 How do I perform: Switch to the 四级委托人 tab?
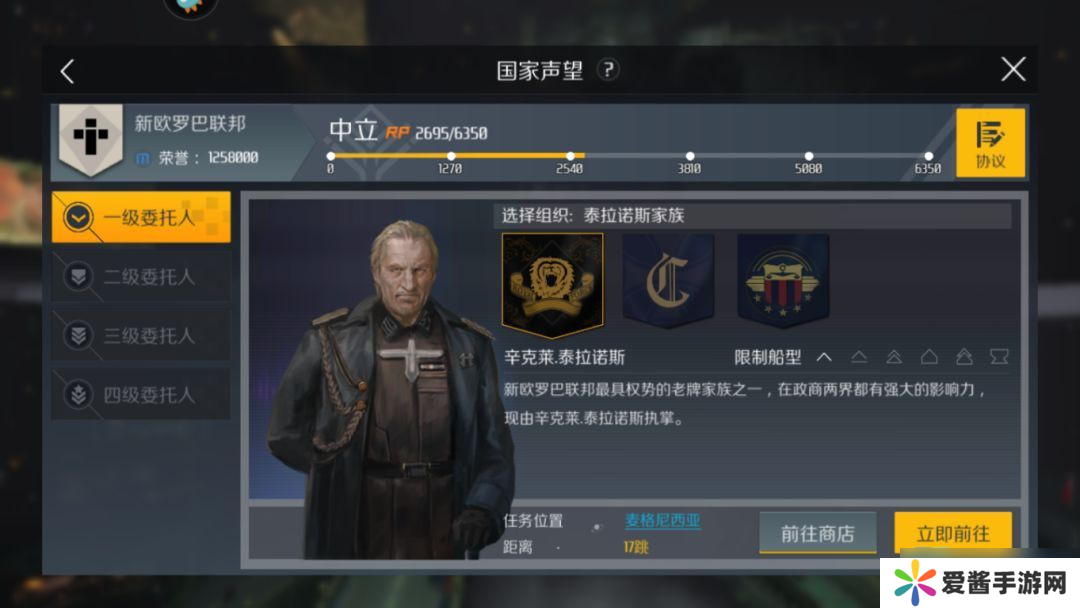click(141, 395)
